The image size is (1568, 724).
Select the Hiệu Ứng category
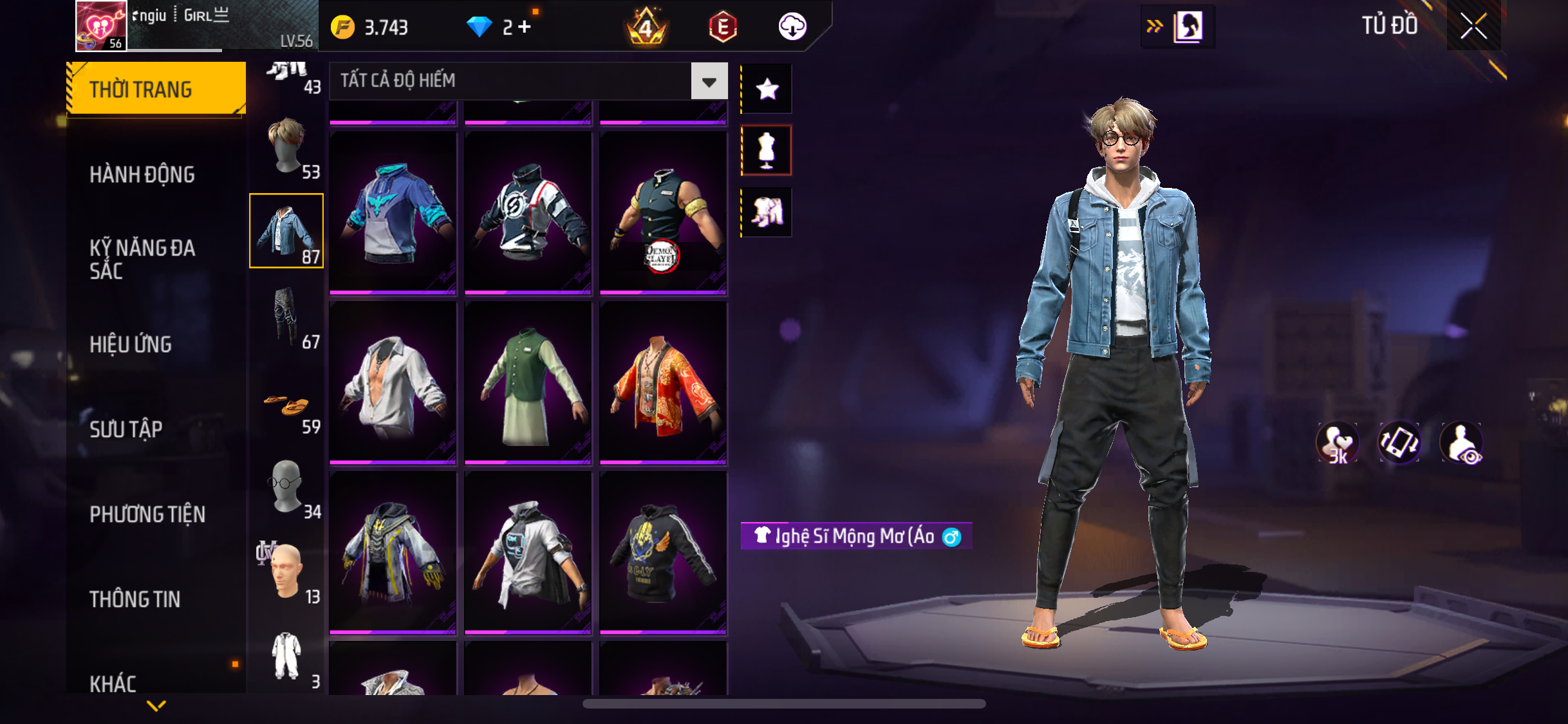point(131,344)
